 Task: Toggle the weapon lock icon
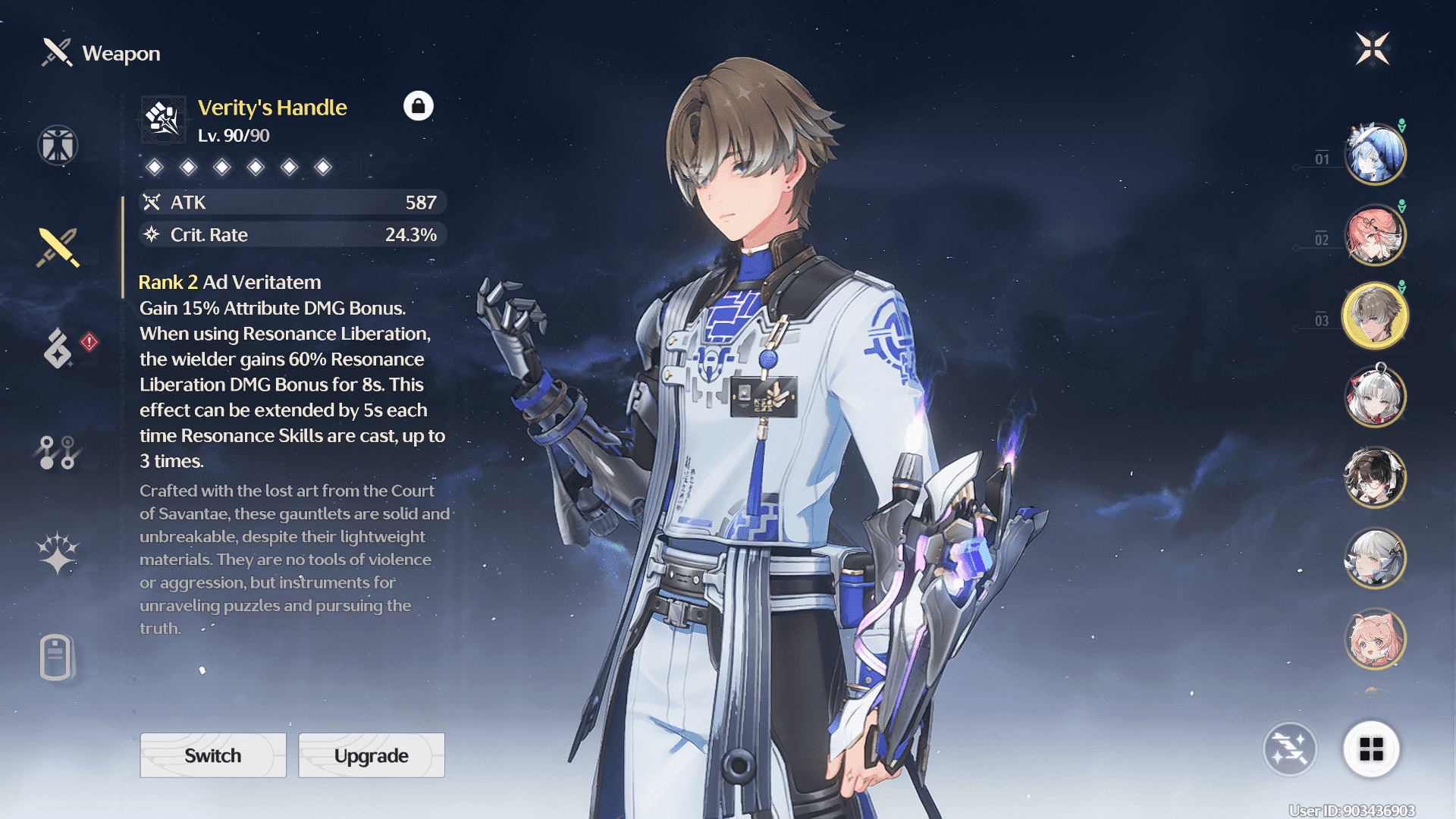[418, 106]
